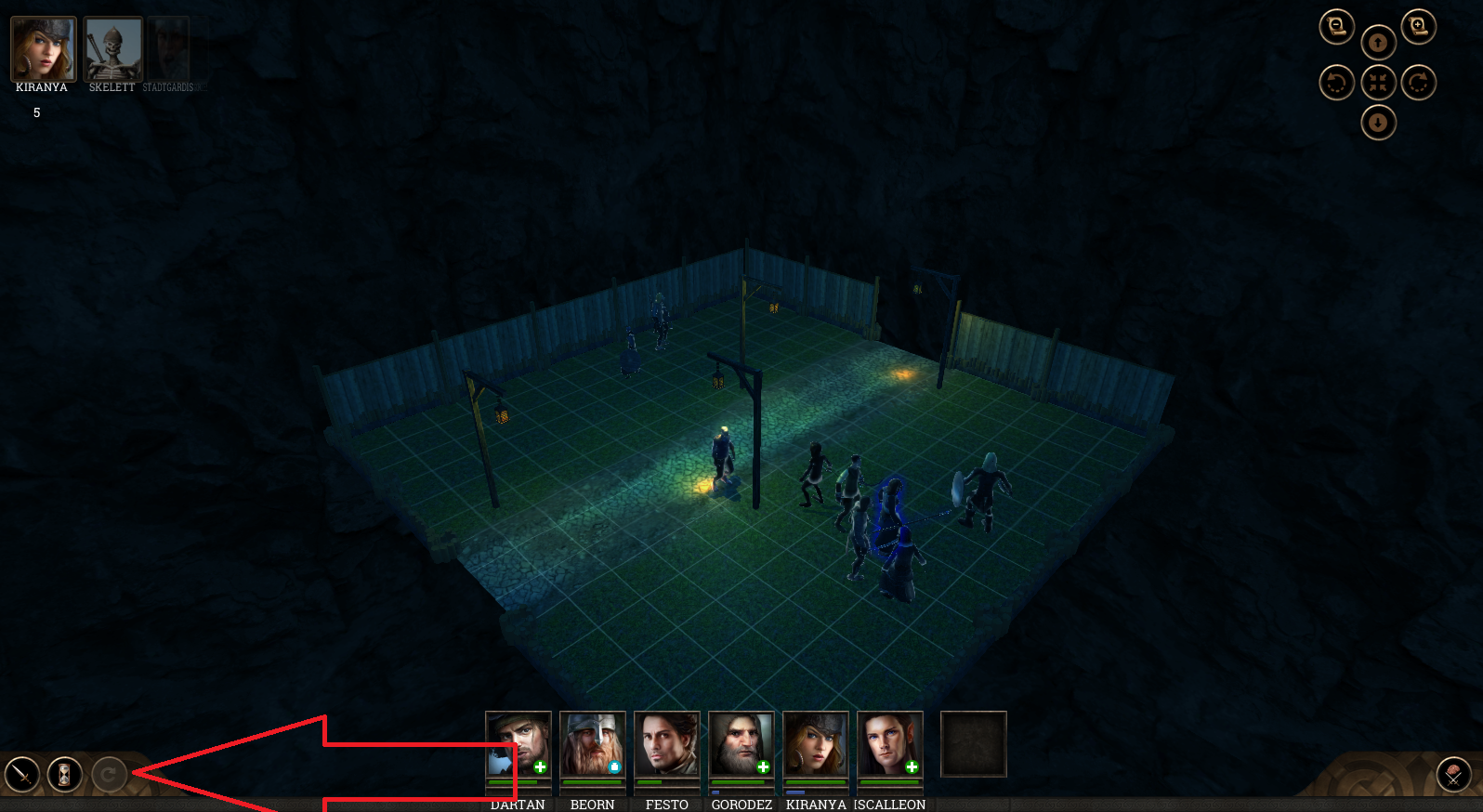Select Iscalleon's party portrait
The width and height of the screenshot is (1483, 812).
(x=890, y=744)
